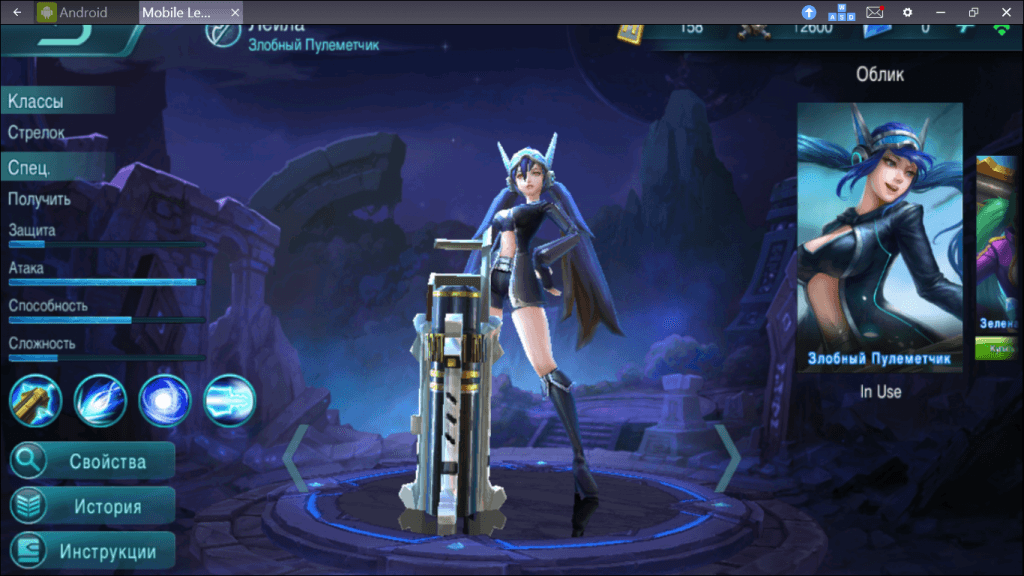Choose the partially visible green skin card
This screenshot has width=1024, height=576.
[x=1000, y=257]
